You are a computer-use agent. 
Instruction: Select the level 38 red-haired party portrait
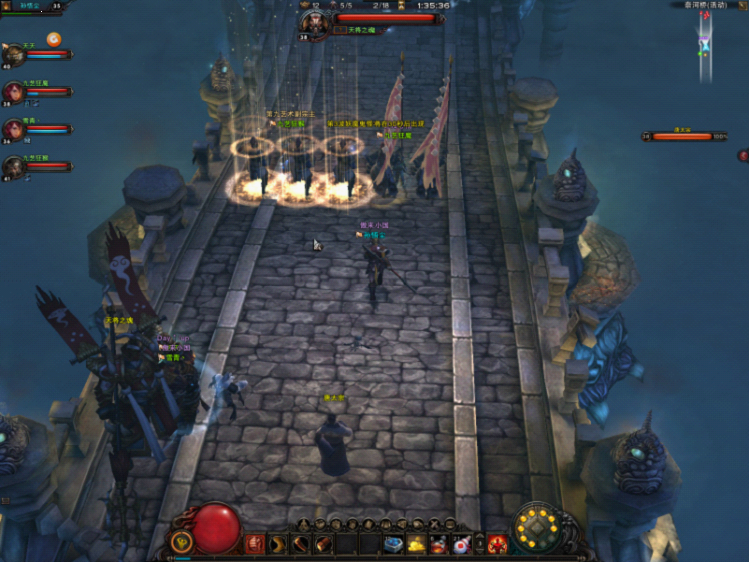13,92
